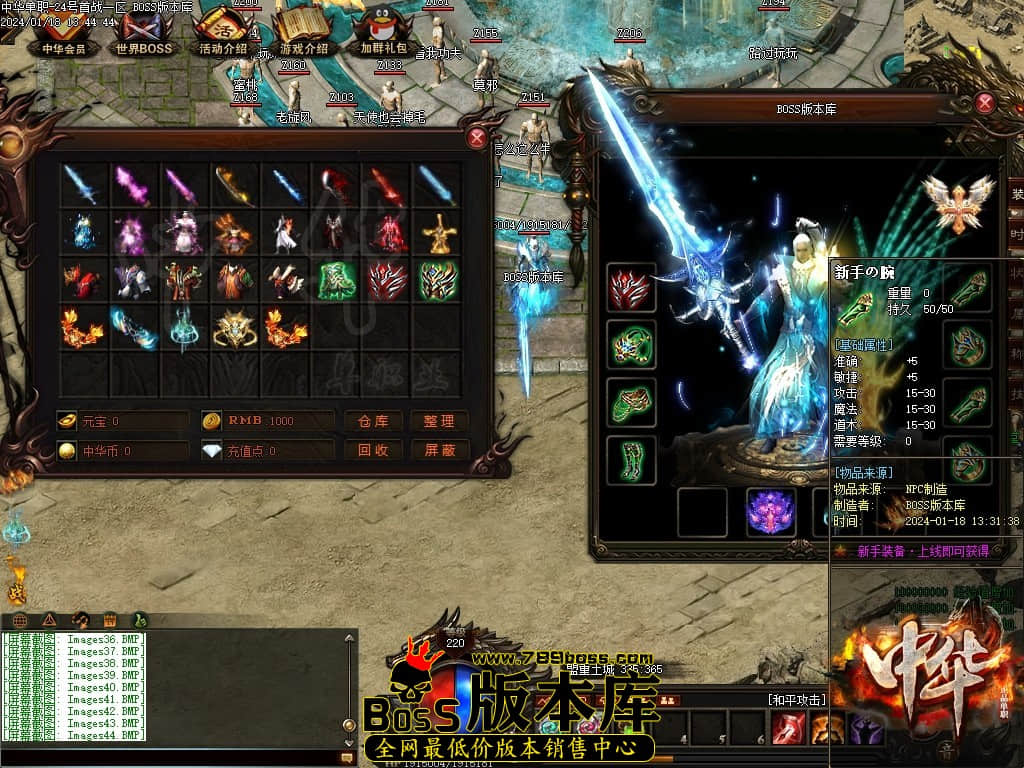Screen dimensions: 1024x768
Task: Show the 活动介绍 event introduction
Action: click(x=223, y=36)
